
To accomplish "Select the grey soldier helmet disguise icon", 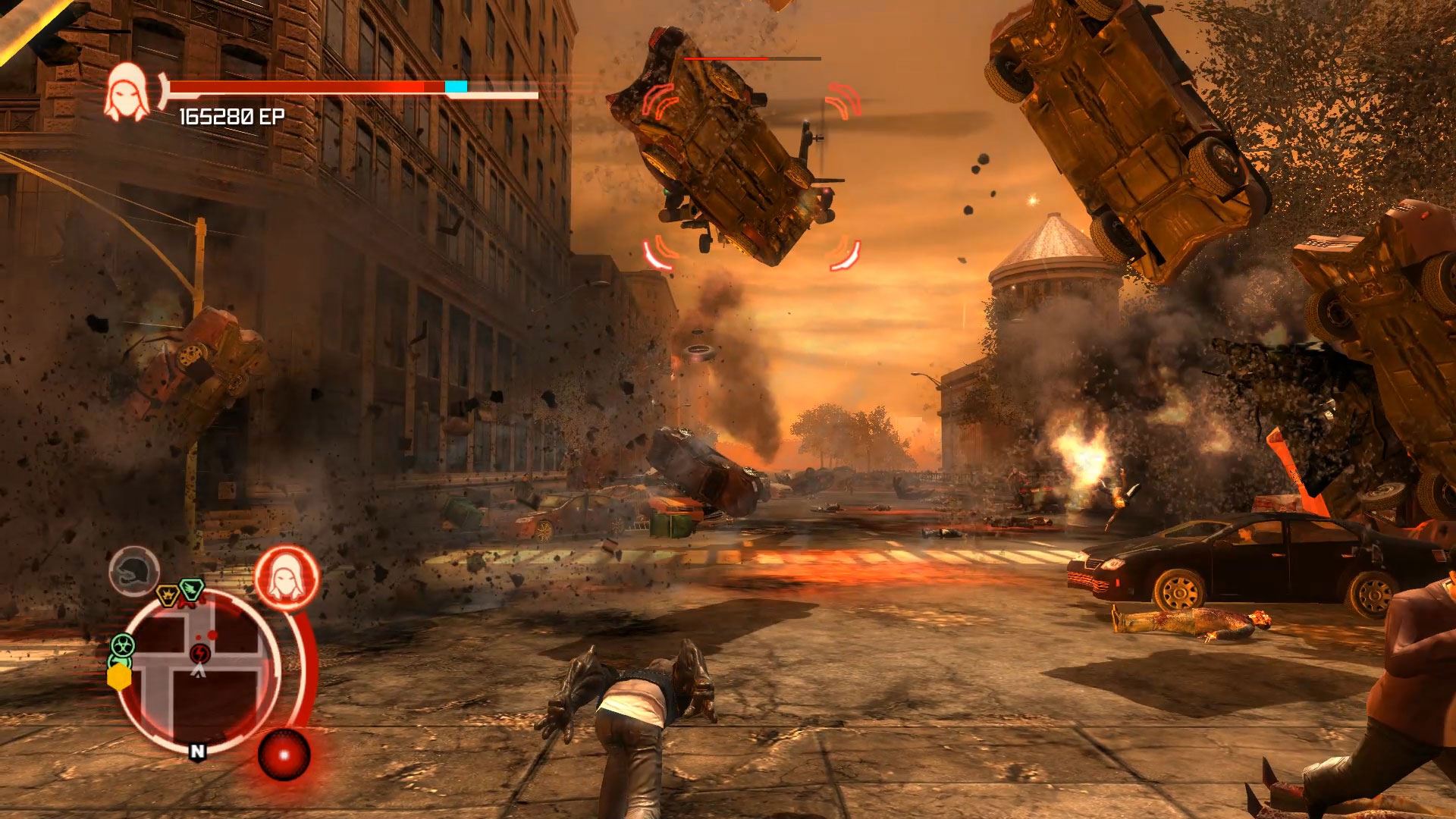I will [x=134, y=570].
